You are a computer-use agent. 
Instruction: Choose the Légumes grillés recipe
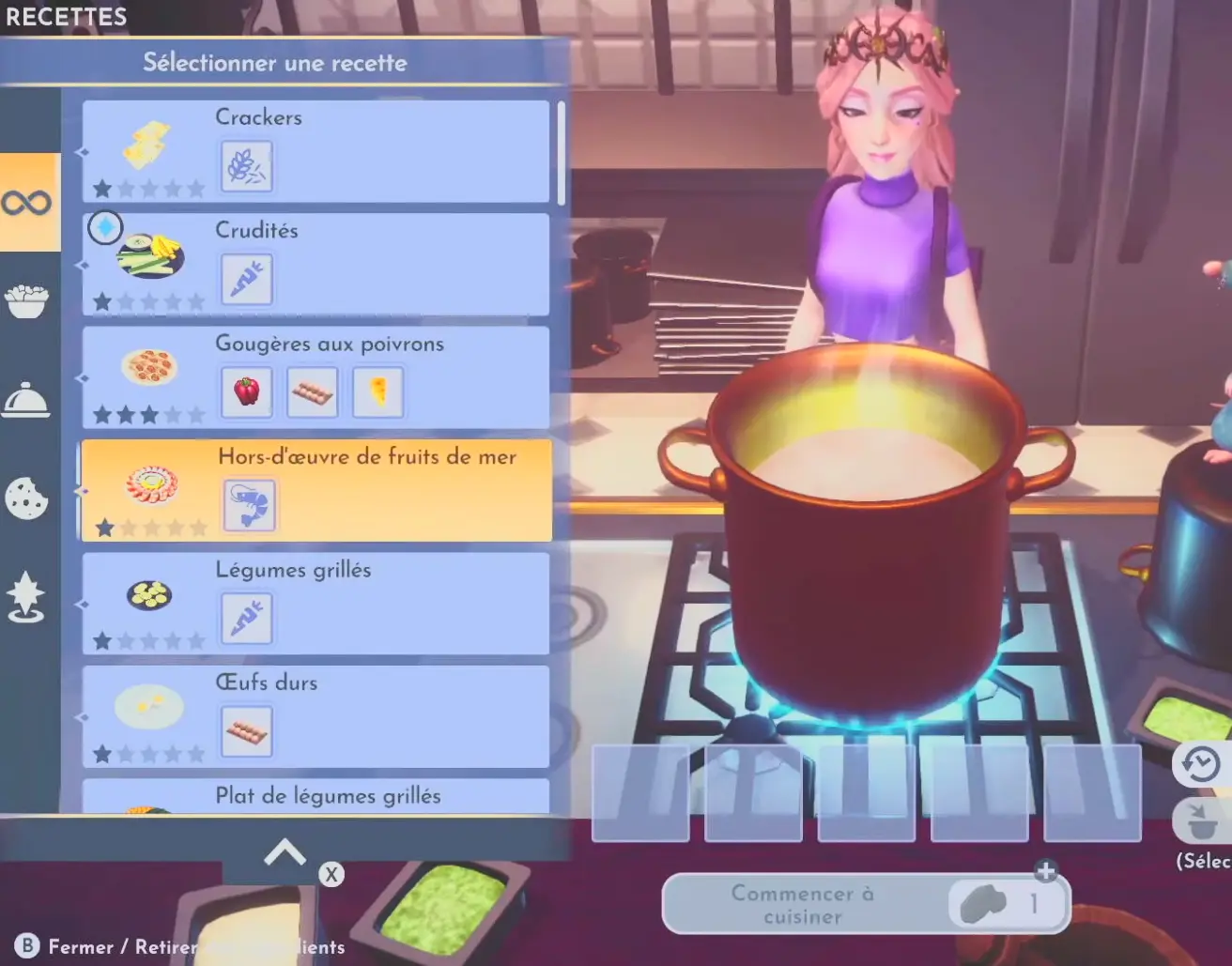[316, 604]
